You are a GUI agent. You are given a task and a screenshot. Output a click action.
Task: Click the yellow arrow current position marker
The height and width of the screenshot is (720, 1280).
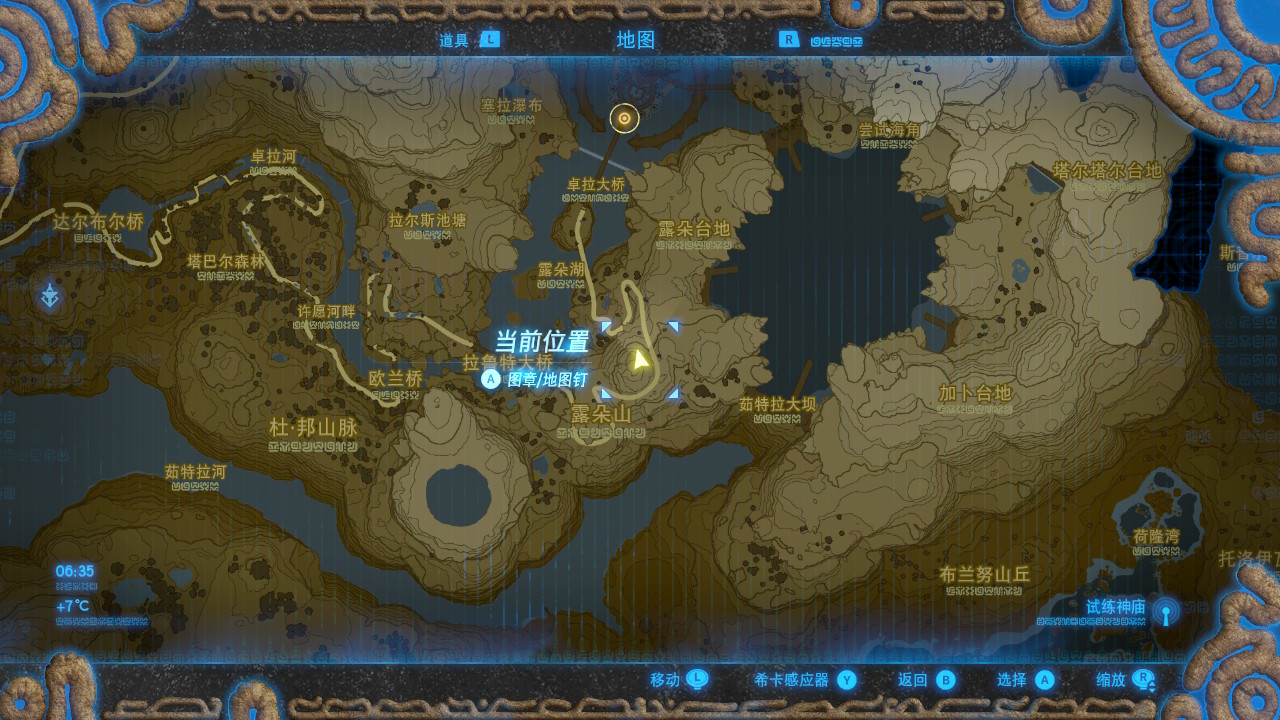pos(640,359)
